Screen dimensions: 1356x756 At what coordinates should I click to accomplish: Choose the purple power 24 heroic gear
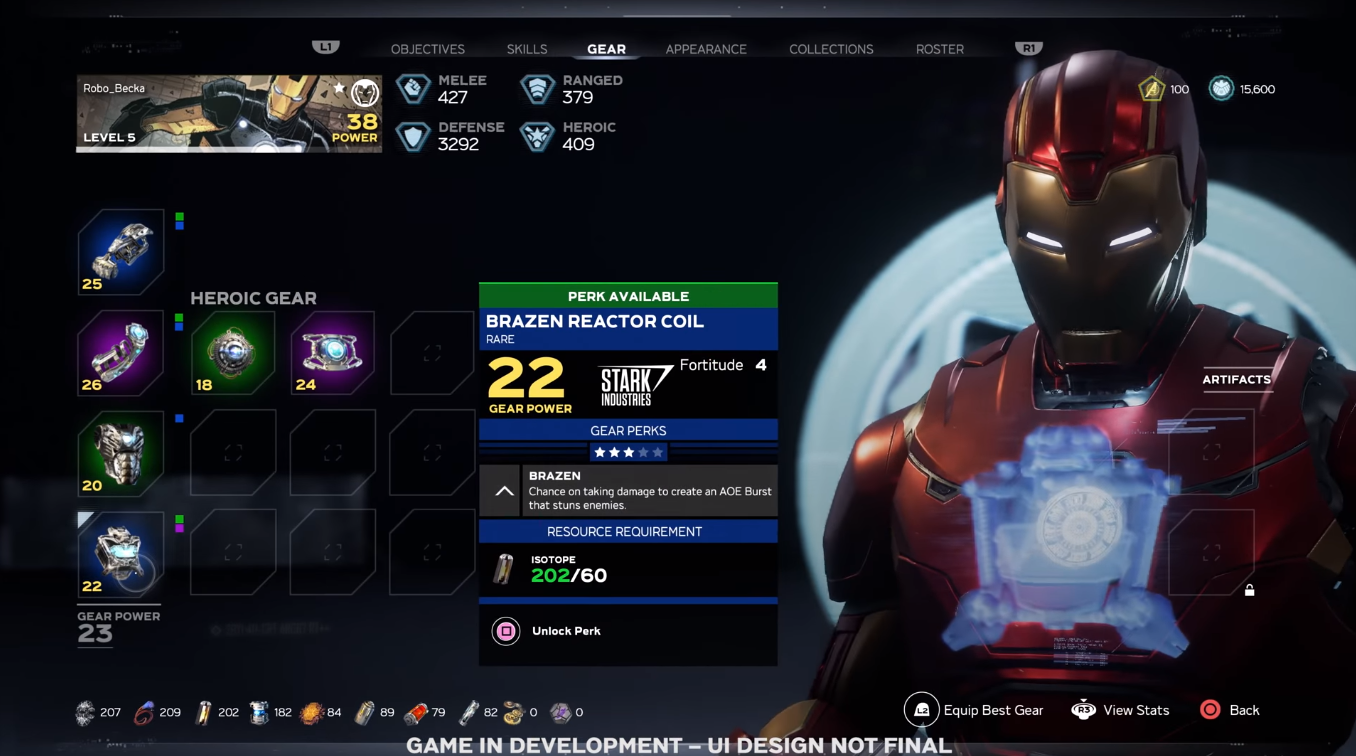pos(333,353)
